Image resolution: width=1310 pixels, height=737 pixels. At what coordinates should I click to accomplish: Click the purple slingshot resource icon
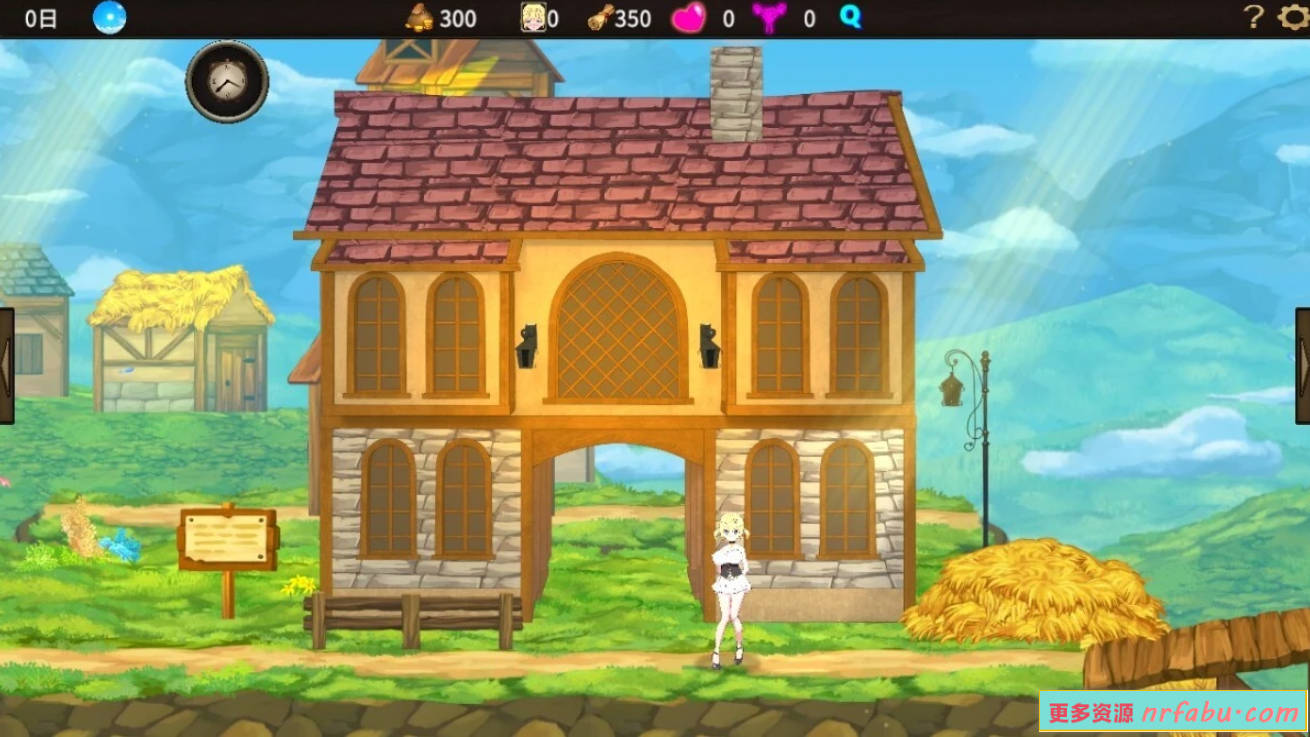tap(768, 17)
